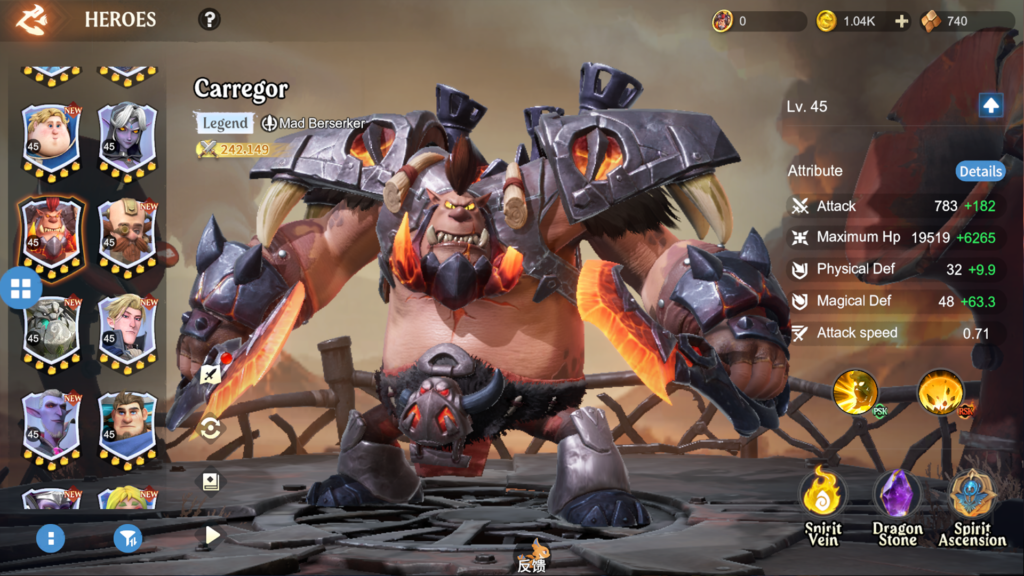The image size is (1024, 576).
Task: Open the blue grid menu button
Action: pyautogui.click(x=21, y=289)
